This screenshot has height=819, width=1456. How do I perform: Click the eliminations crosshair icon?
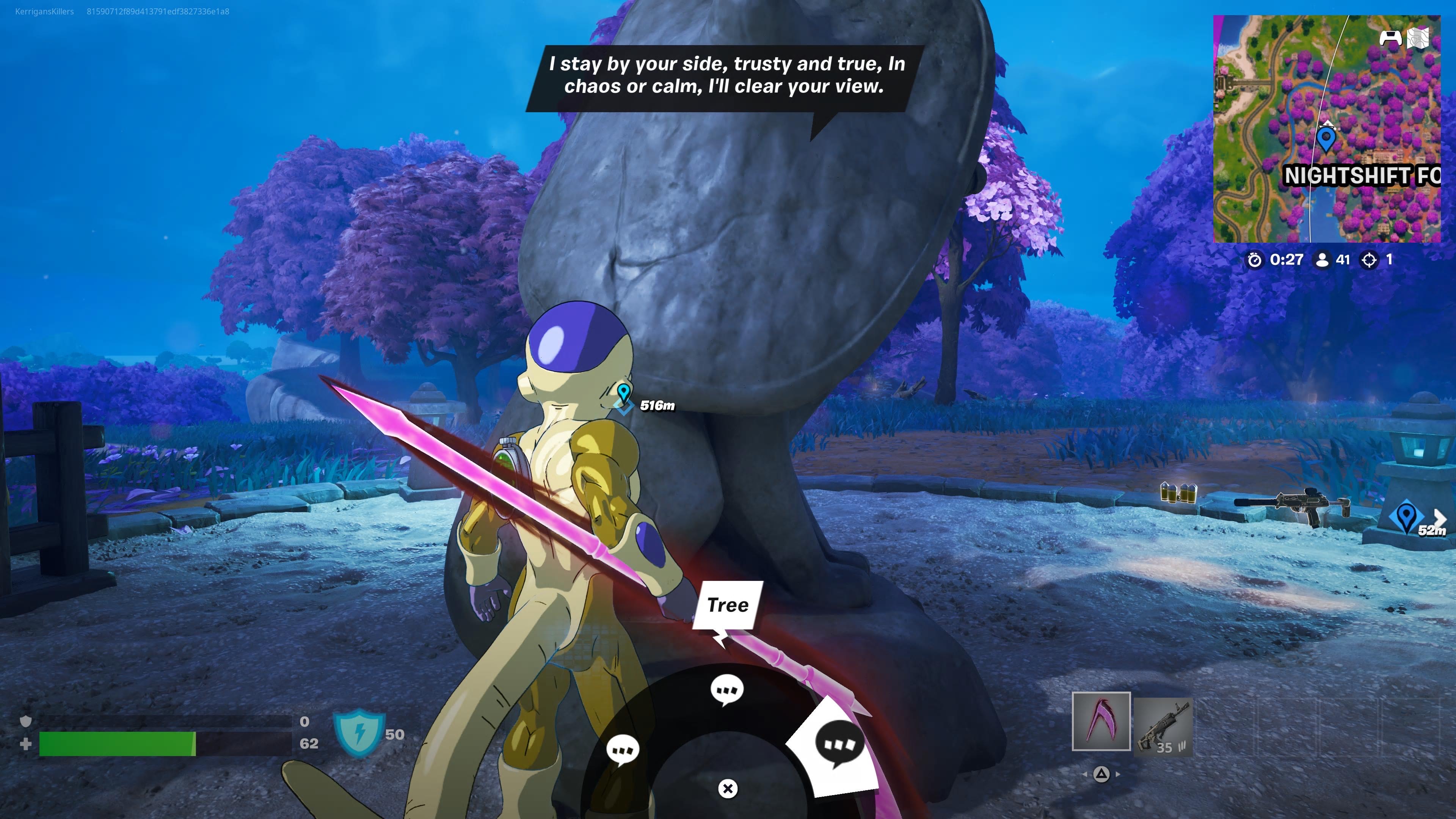click(x=1370, y=260)
